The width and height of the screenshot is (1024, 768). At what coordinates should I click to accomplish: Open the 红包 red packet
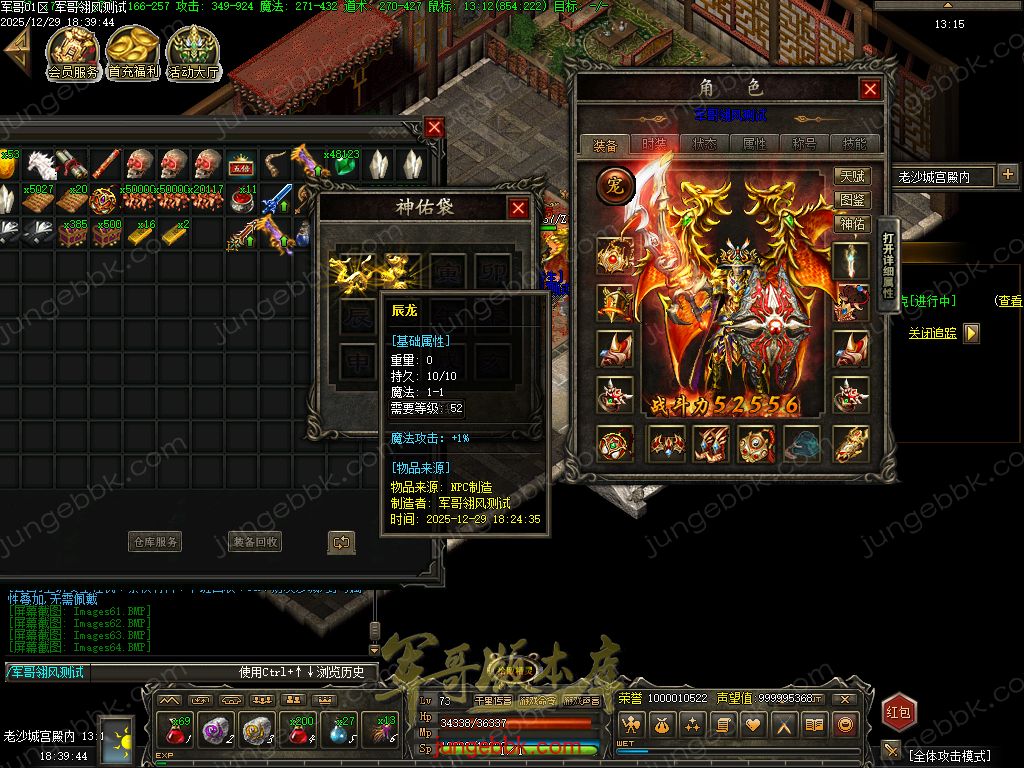click(x=898, y=712)
